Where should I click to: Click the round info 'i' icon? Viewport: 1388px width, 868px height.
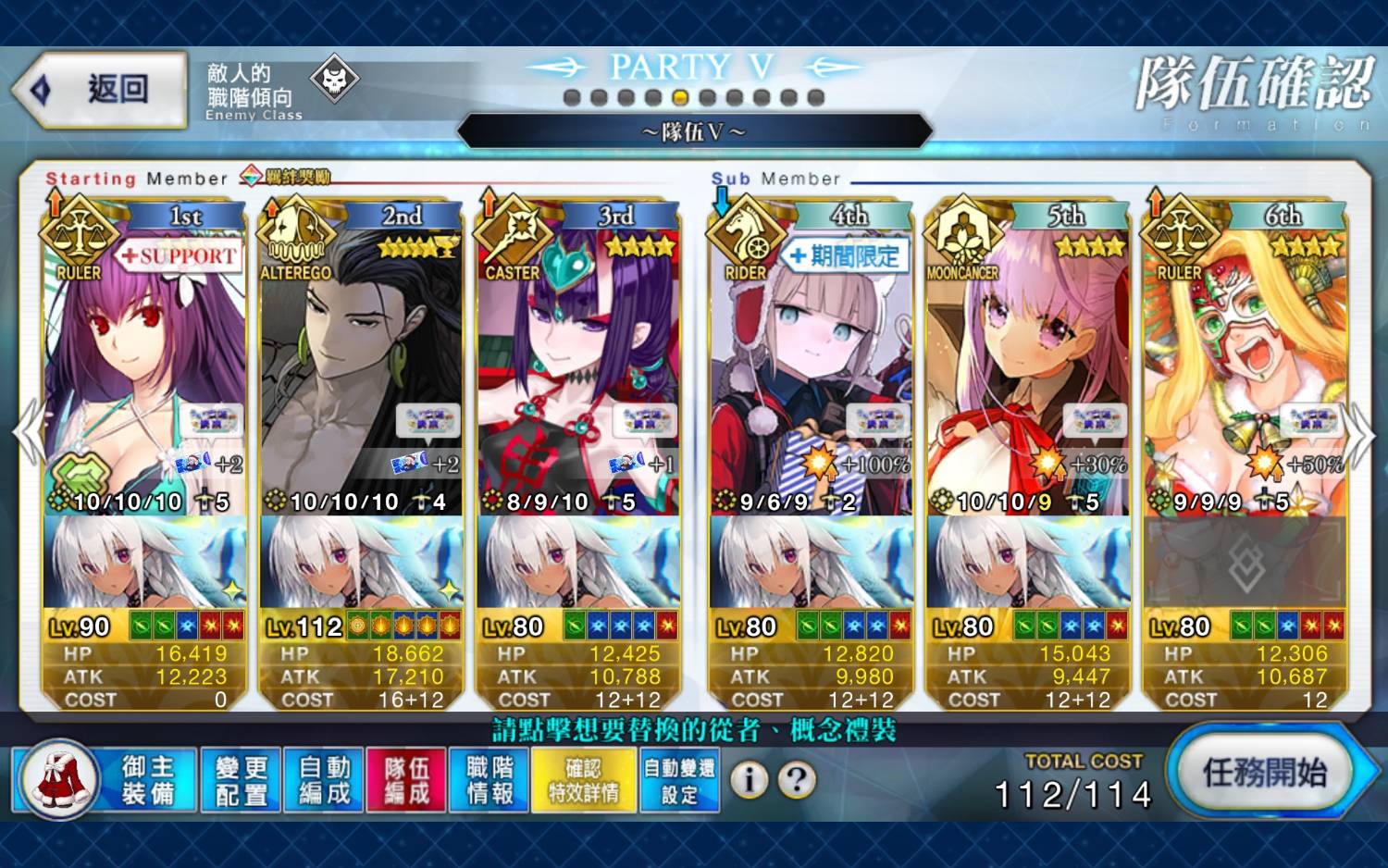pyautogui.click(x=749, y=780)
